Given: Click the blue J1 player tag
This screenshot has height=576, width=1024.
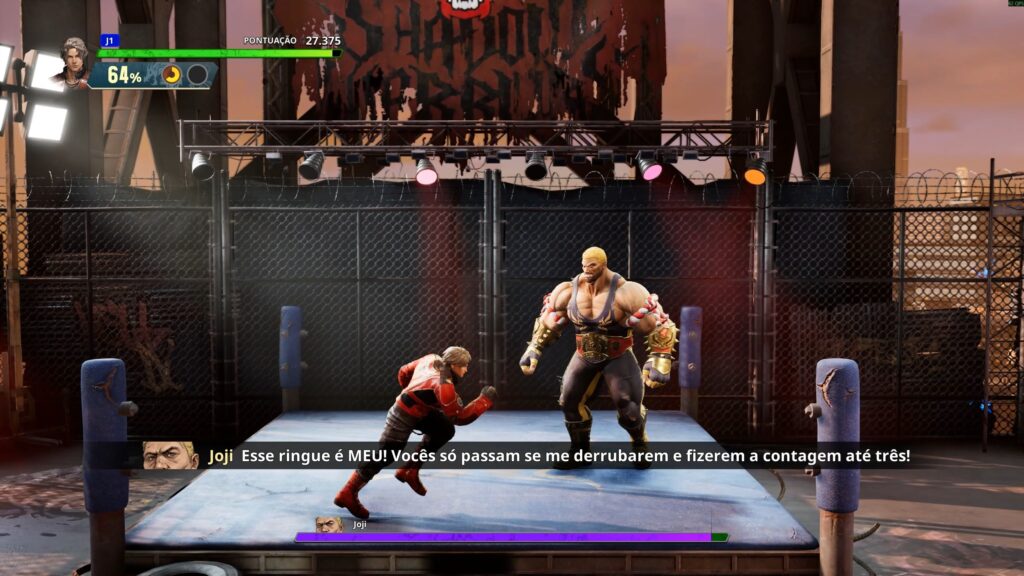Looking at the screenshot, I should pos(109,41).
